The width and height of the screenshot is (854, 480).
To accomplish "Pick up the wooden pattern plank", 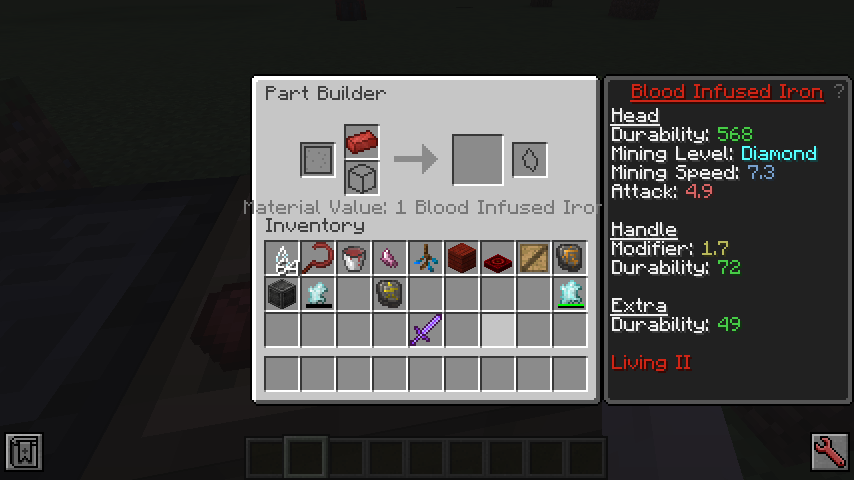I will [x=533, y=258].
